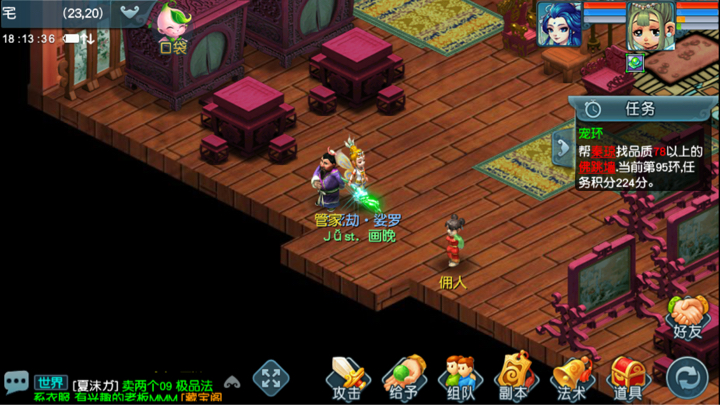
Task: Expand the location bar dropdown arrow
Action: tap(133, 14)
